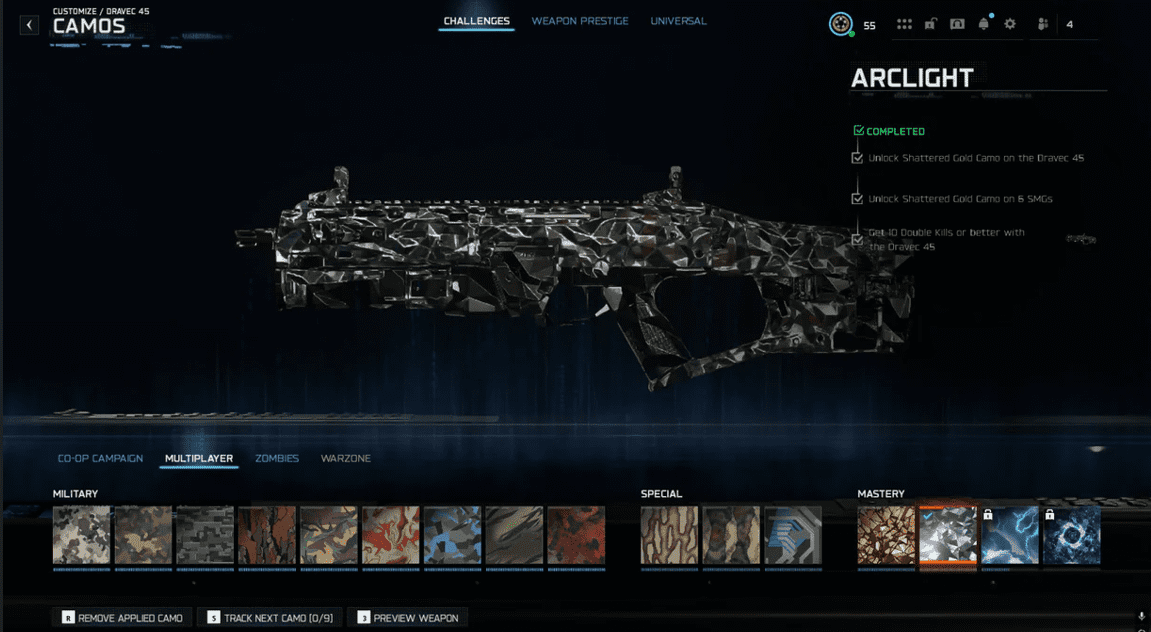Activate Track Next Camo

point(269,618)
